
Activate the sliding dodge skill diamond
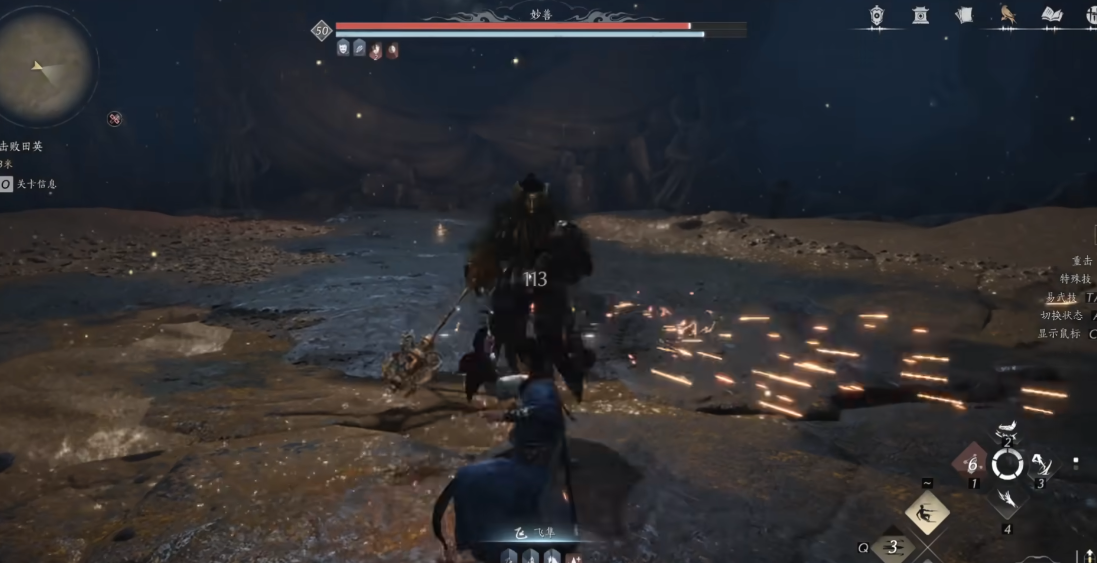[927, 513]
